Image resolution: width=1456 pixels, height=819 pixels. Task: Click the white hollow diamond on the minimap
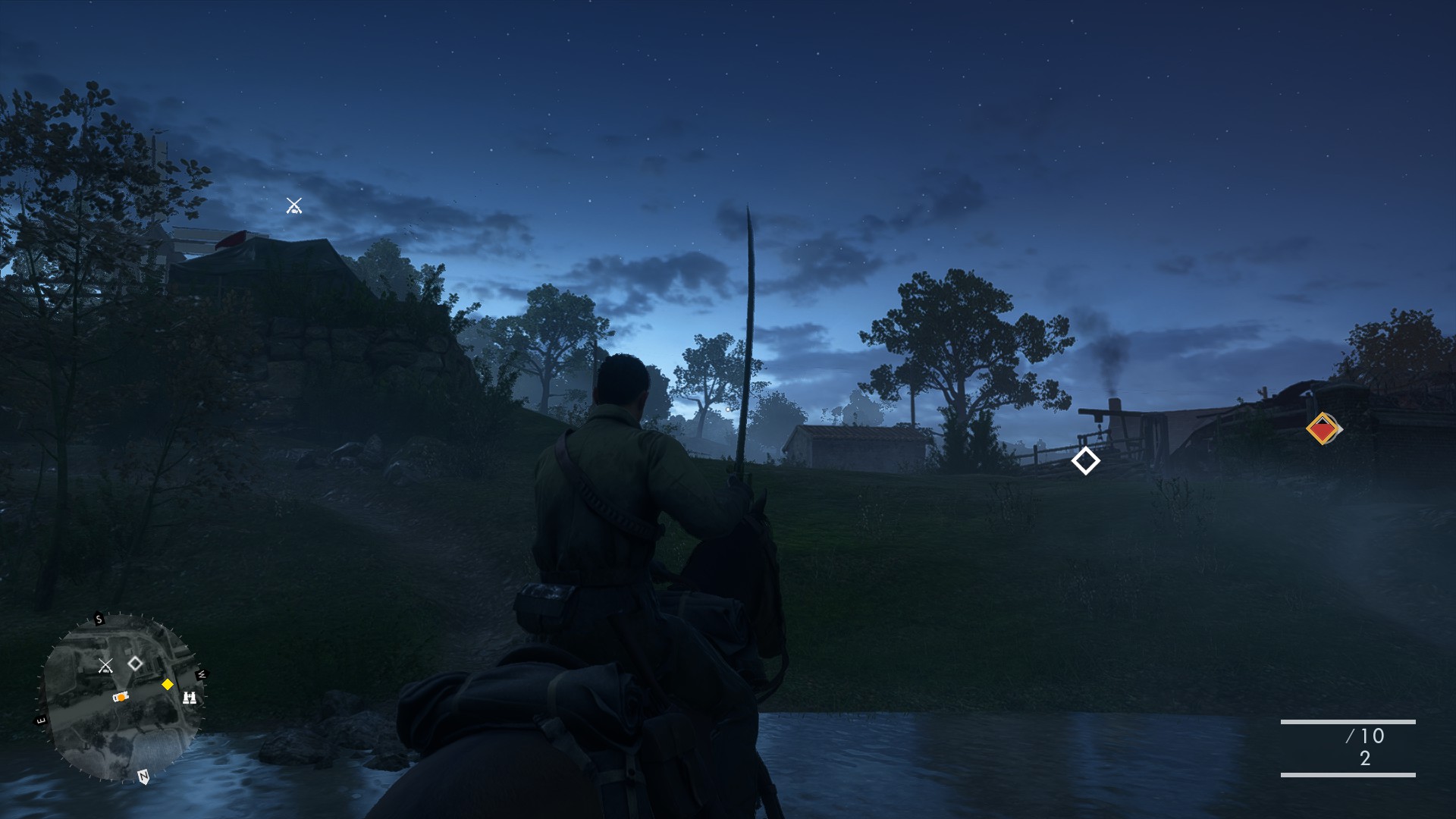(x=135, y=664)
